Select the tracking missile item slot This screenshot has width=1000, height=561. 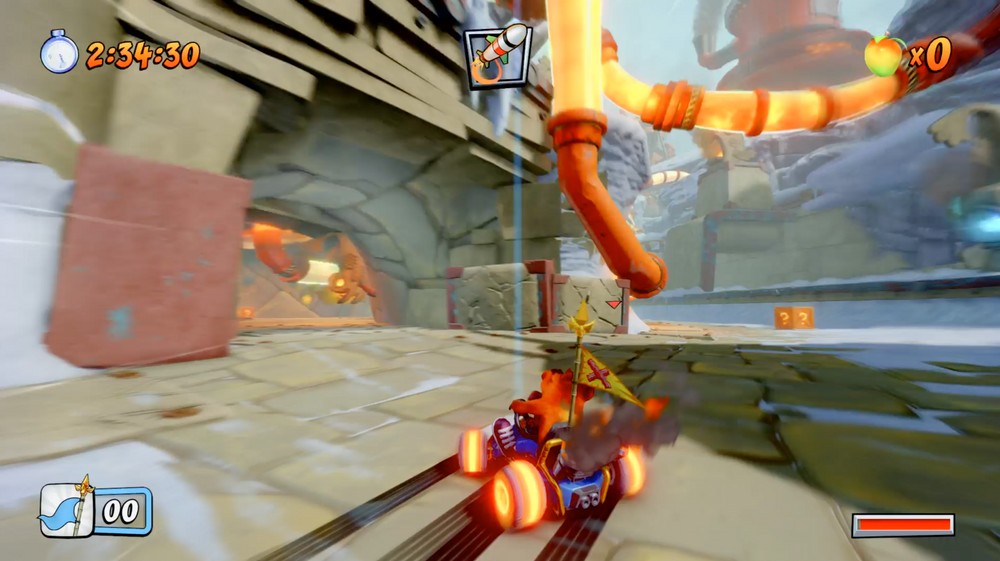(x=497, y=56)
